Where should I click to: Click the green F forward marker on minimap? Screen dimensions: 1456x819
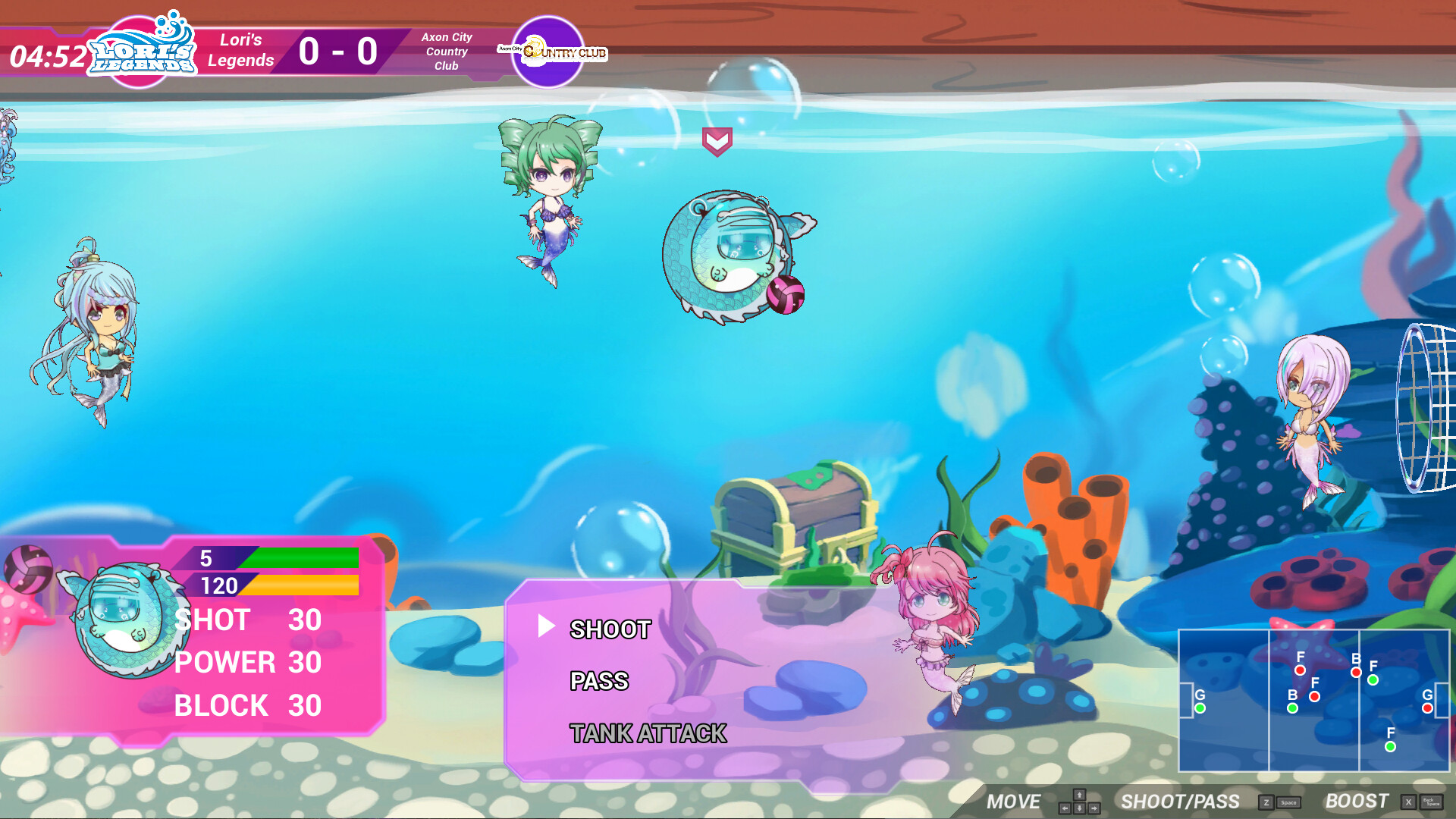coord(1373,680)
